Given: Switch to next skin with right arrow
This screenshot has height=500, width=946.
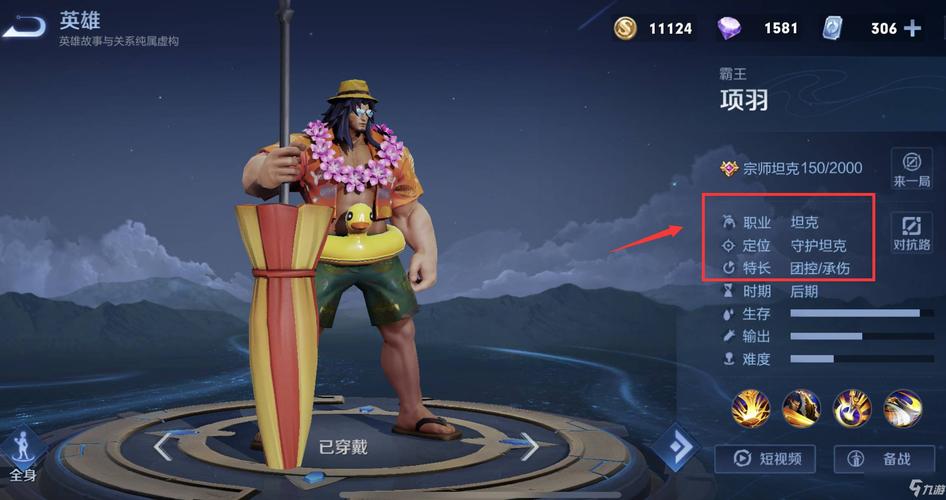Looking at the screenshot, I should 529,446.
